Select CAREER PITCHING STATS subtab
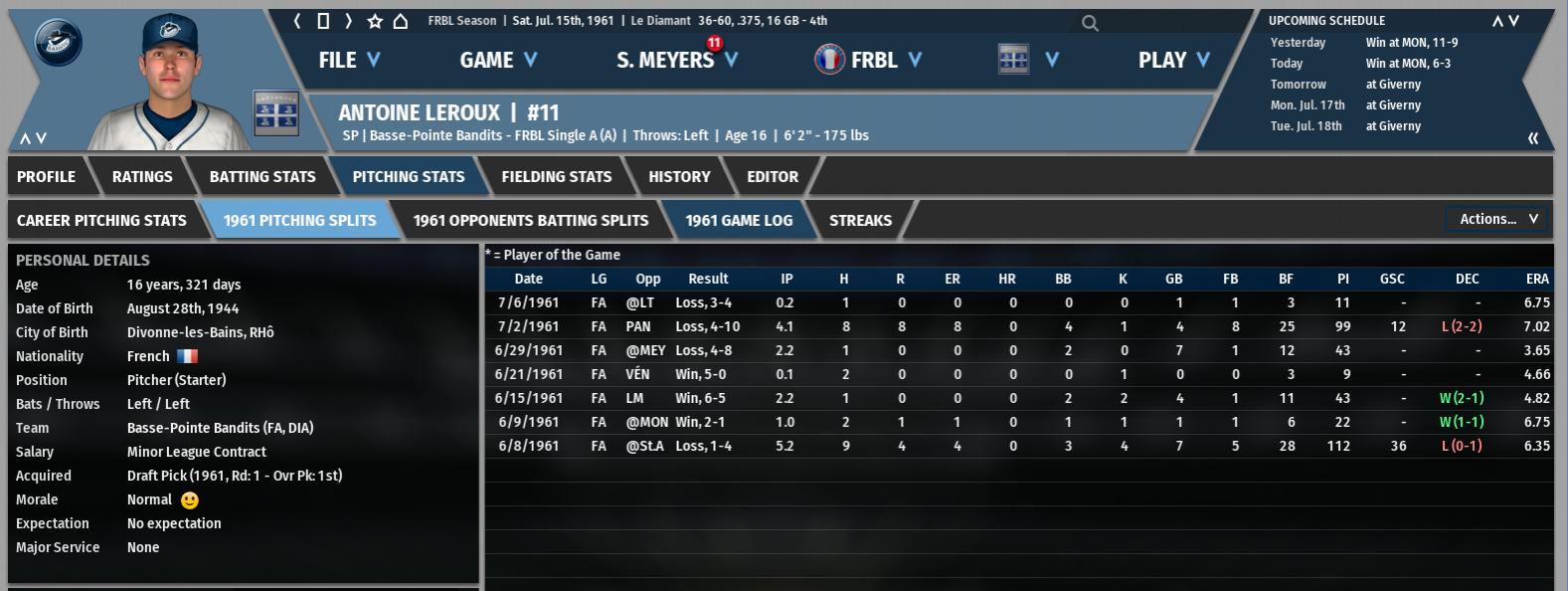1568x591 pixels. coord(101,221)
